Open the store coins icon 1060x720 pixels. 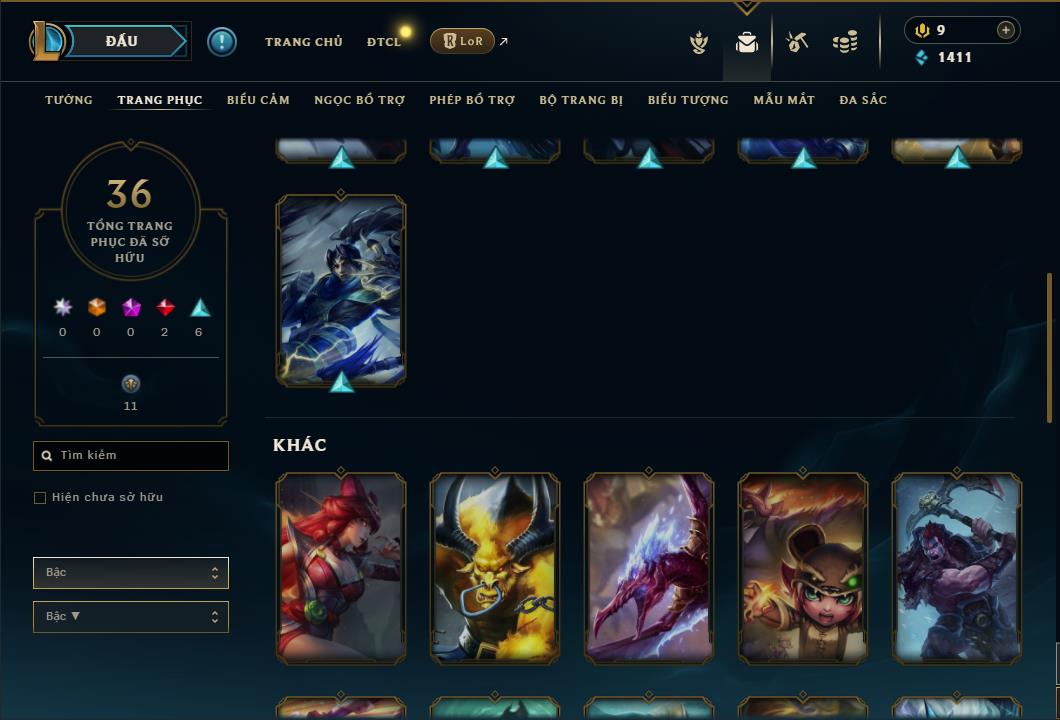pyautogui.click(x=845, y=42)
